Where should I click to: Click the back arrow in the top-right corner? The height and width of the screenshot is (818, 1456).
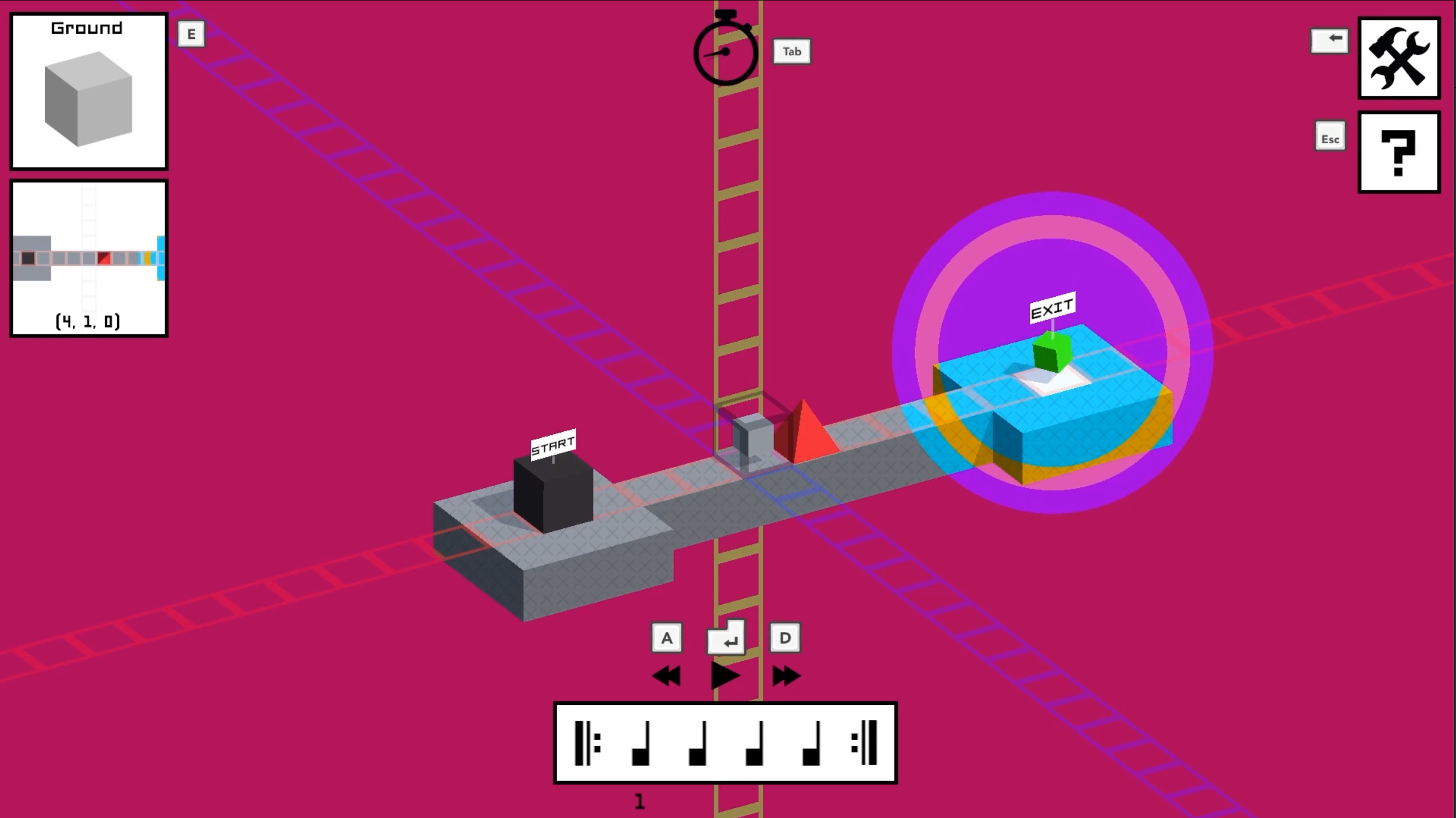(1330, 39)
